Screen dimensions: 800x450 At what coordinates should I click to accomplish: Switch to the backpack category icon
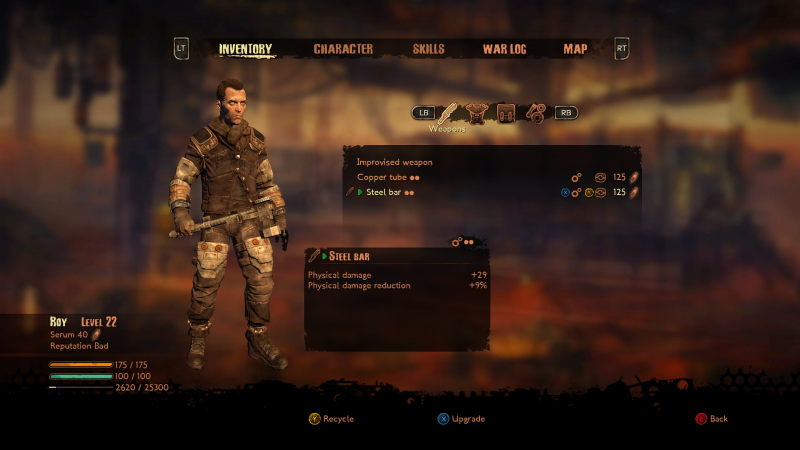[506, 113]
